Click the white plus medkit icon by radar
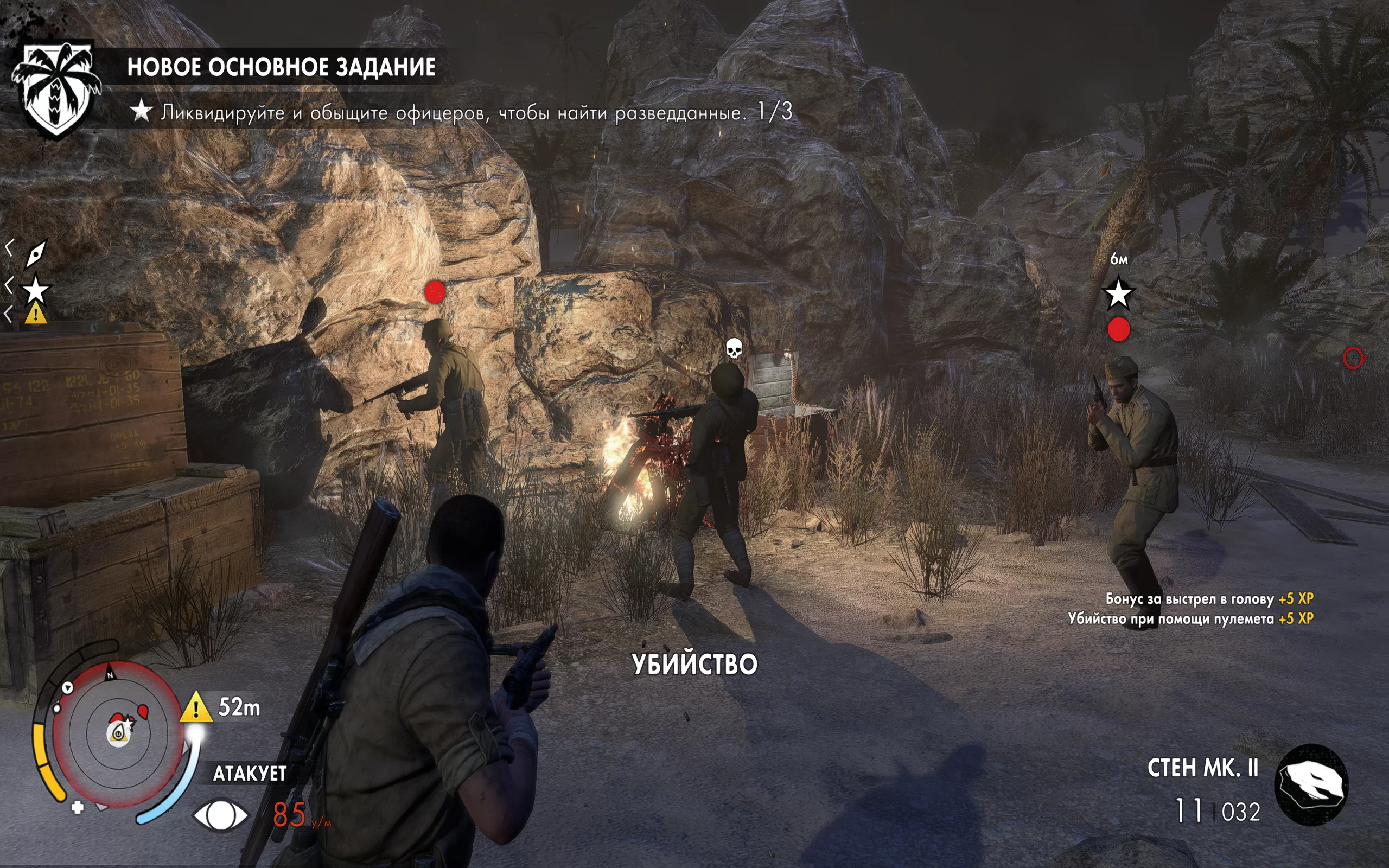1389x868 pixels. (78, 807)
